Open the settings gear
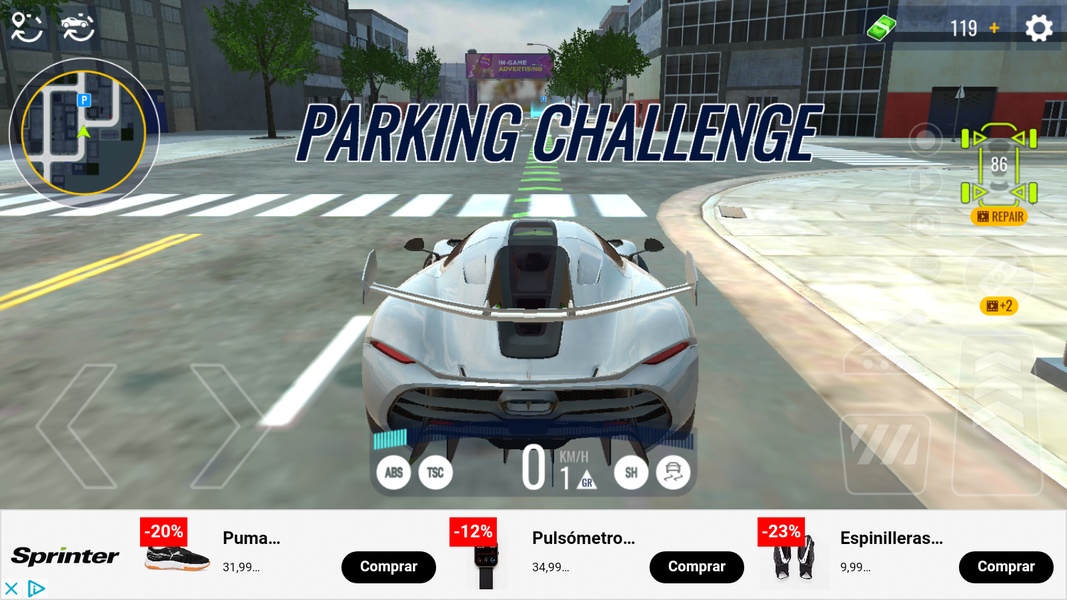The width and height of the screenshot is (1067, 600). pyautogui.click(x=1039, y=28)
